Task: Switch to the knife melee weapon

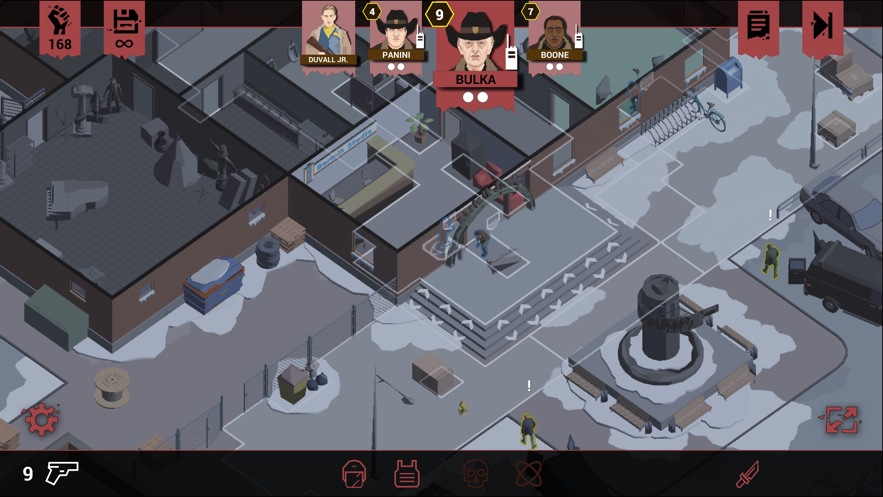Action: pyautogui.click(x=747, y=473)
